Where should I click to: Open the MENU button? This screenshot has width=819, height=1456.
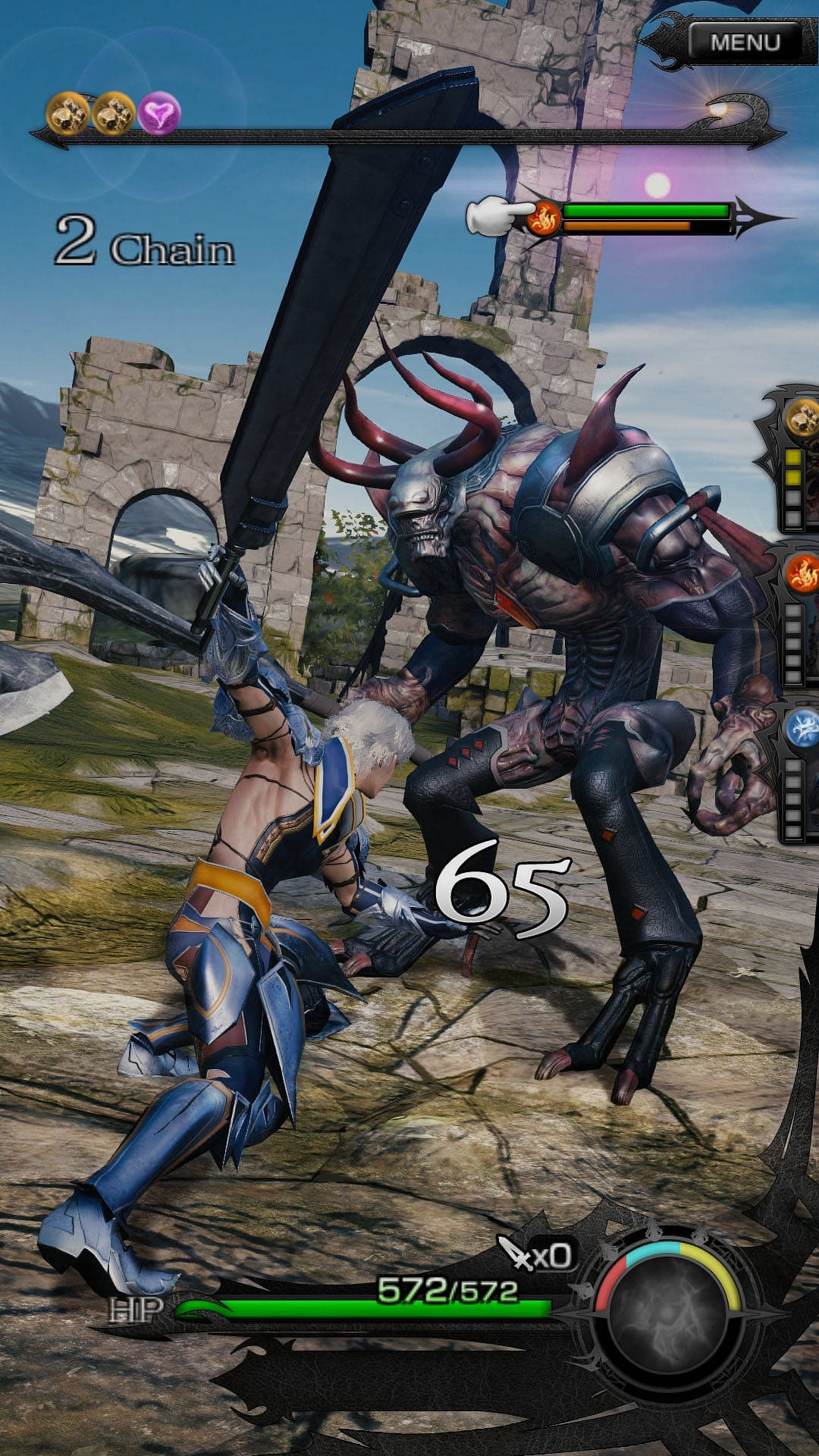click(x=745, y=42)
